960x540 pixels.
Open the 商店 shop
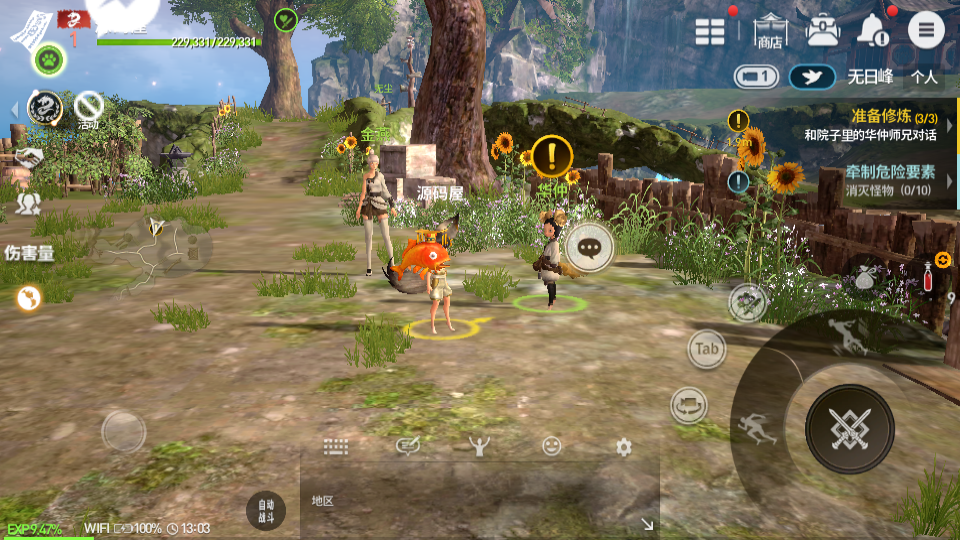click(x=770, y=31)
